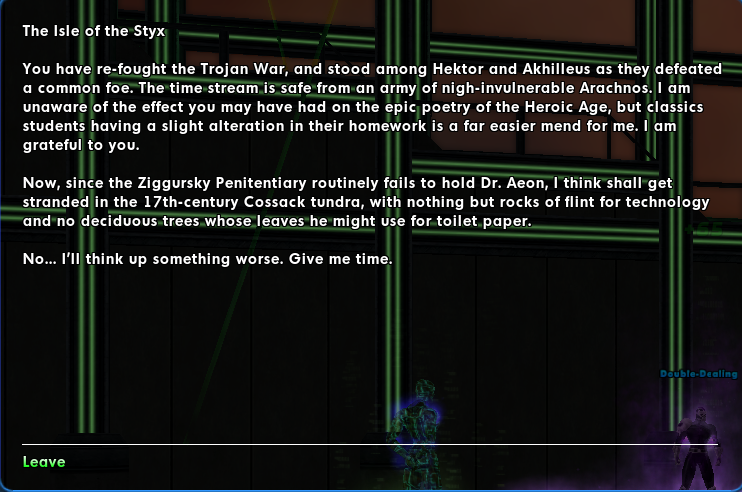The height and width of the screenshot is (492, 742).
Task: Choose the Leave dialogue option
Action: pyautogui.click(x=44, y=461)
